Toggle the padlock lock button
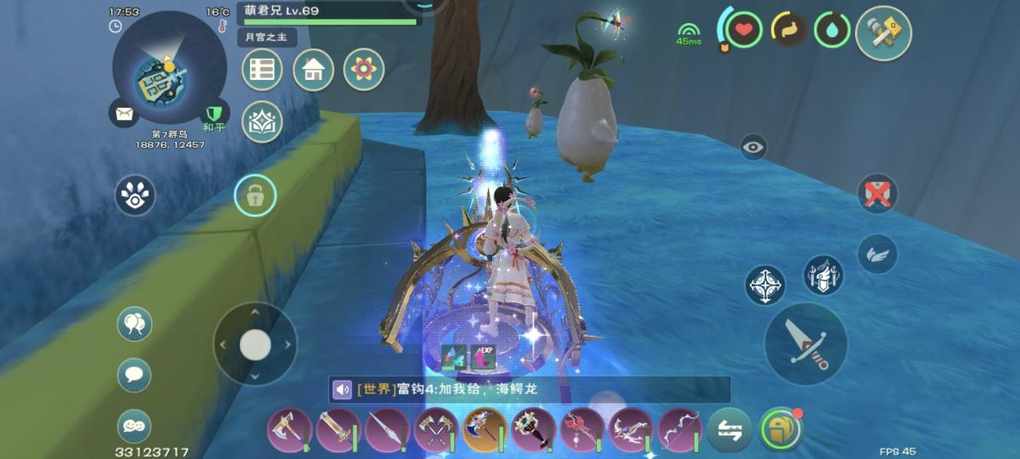The image size is (1020, 459). 255,196
